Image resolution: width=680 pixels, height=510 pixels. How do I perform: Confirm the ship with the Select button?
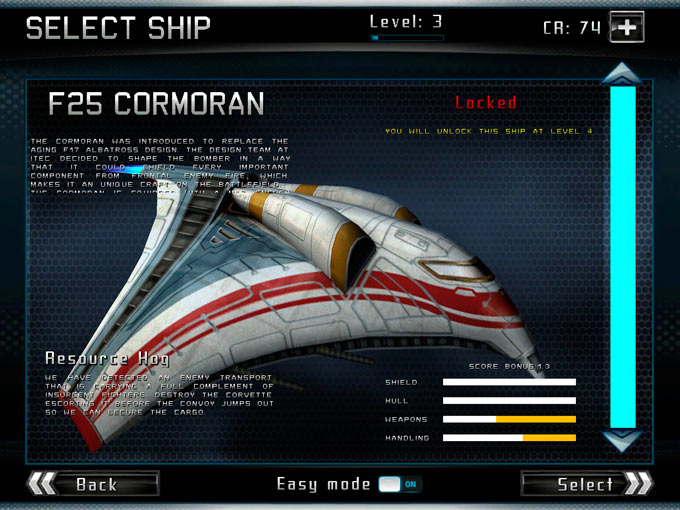point(587,484)
